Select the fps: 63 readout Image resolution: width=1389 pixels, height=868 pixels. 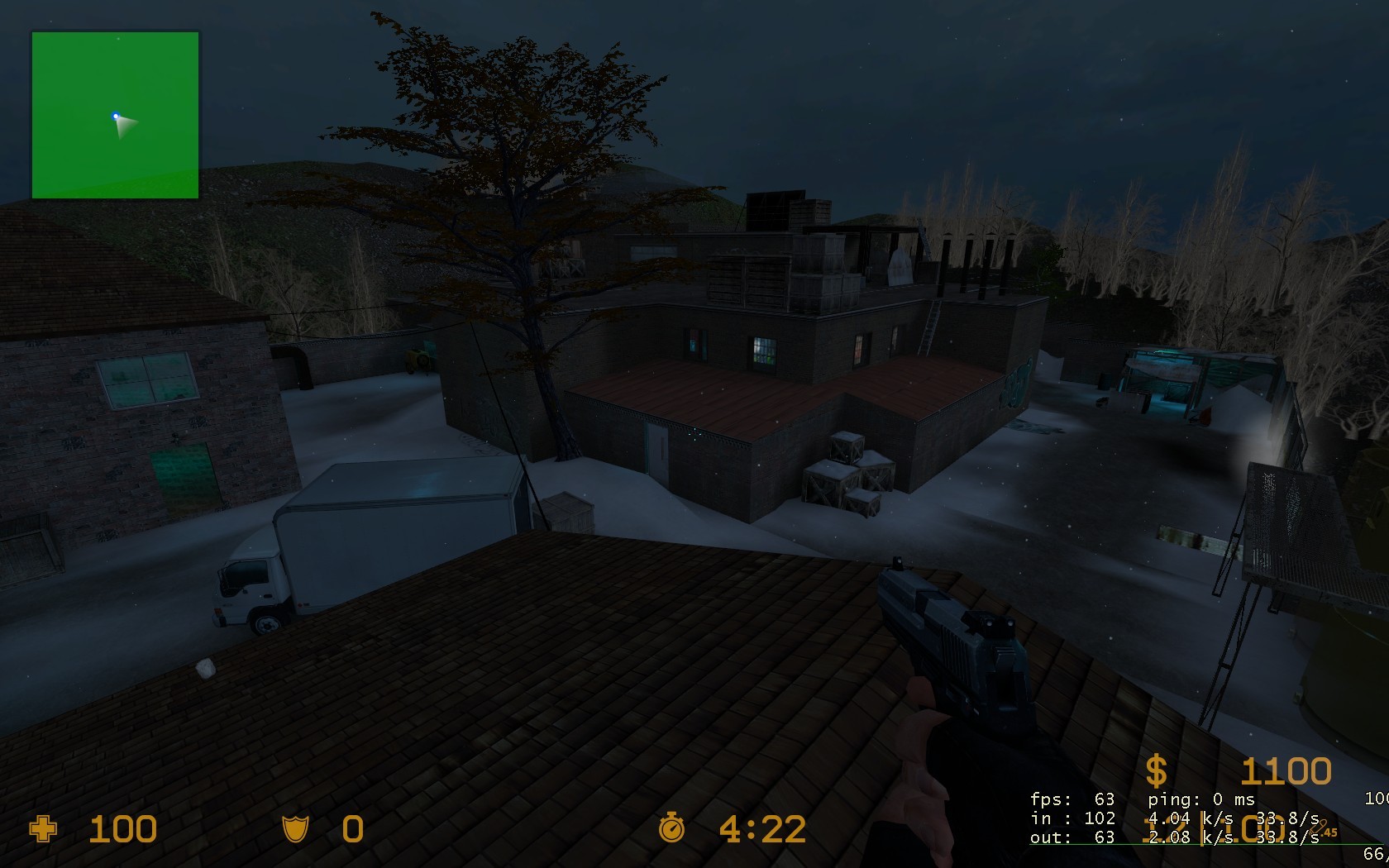point(1073,799)
